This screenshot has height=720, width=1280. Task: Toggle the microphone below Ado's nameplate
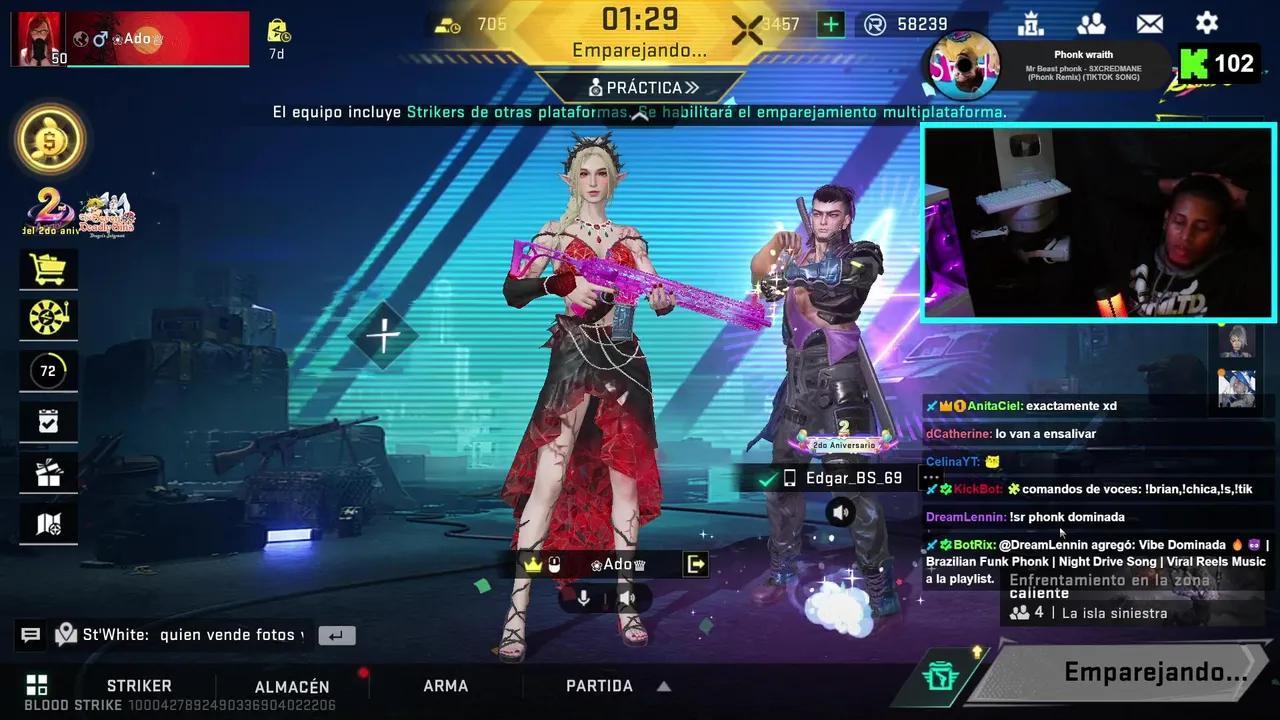pos(584,598)
